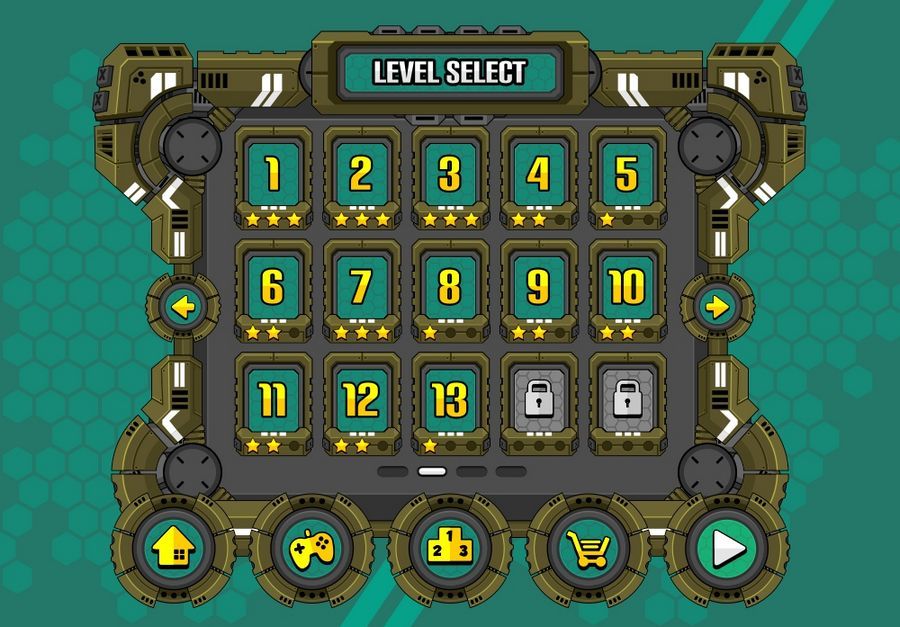Click the play triangle button
This screenshot has height=627, width=900.
pos(728,547)
